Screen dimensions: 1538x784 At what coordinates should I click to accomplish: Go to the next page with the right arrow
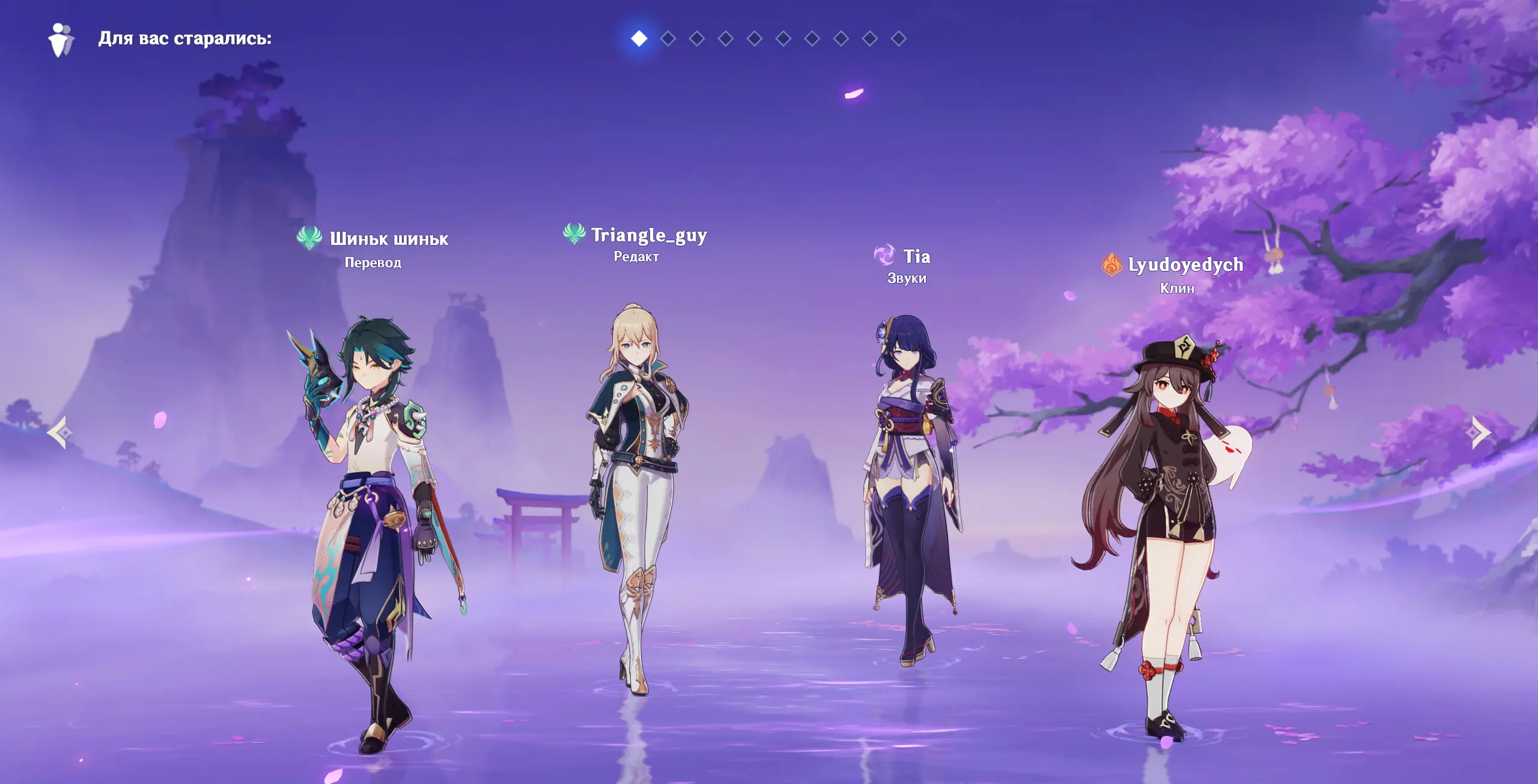[x=1480, y=433]
